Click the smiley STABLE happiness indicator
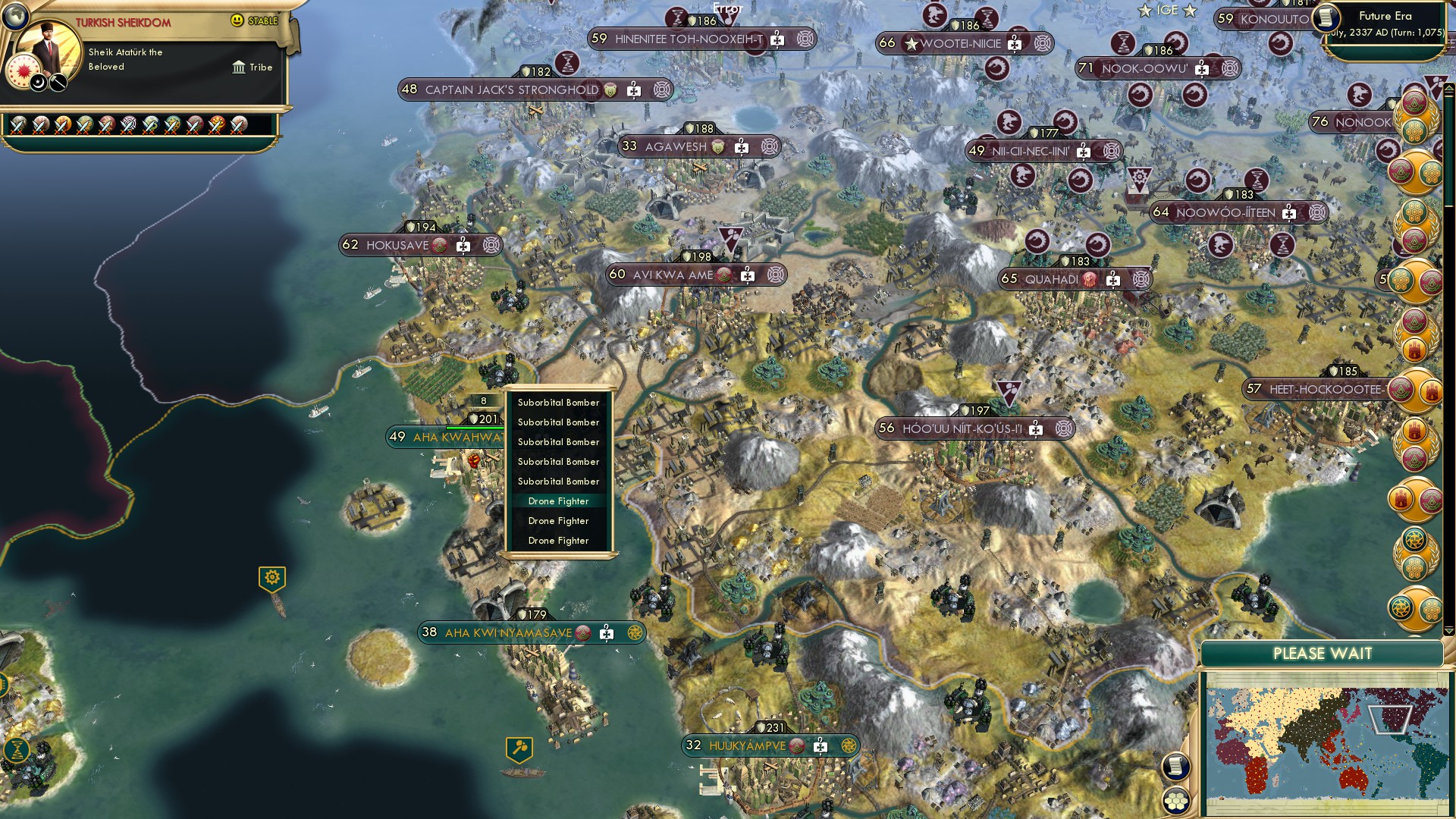 [237, 20]
